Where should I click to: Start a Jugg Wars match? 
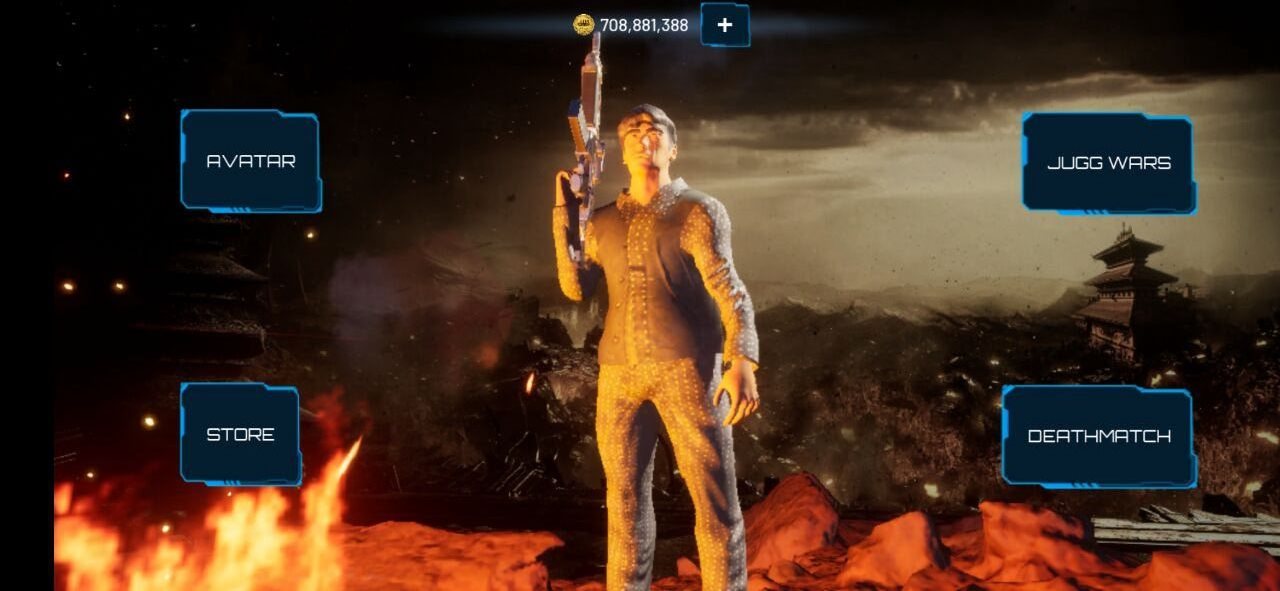click(1108, 163)
